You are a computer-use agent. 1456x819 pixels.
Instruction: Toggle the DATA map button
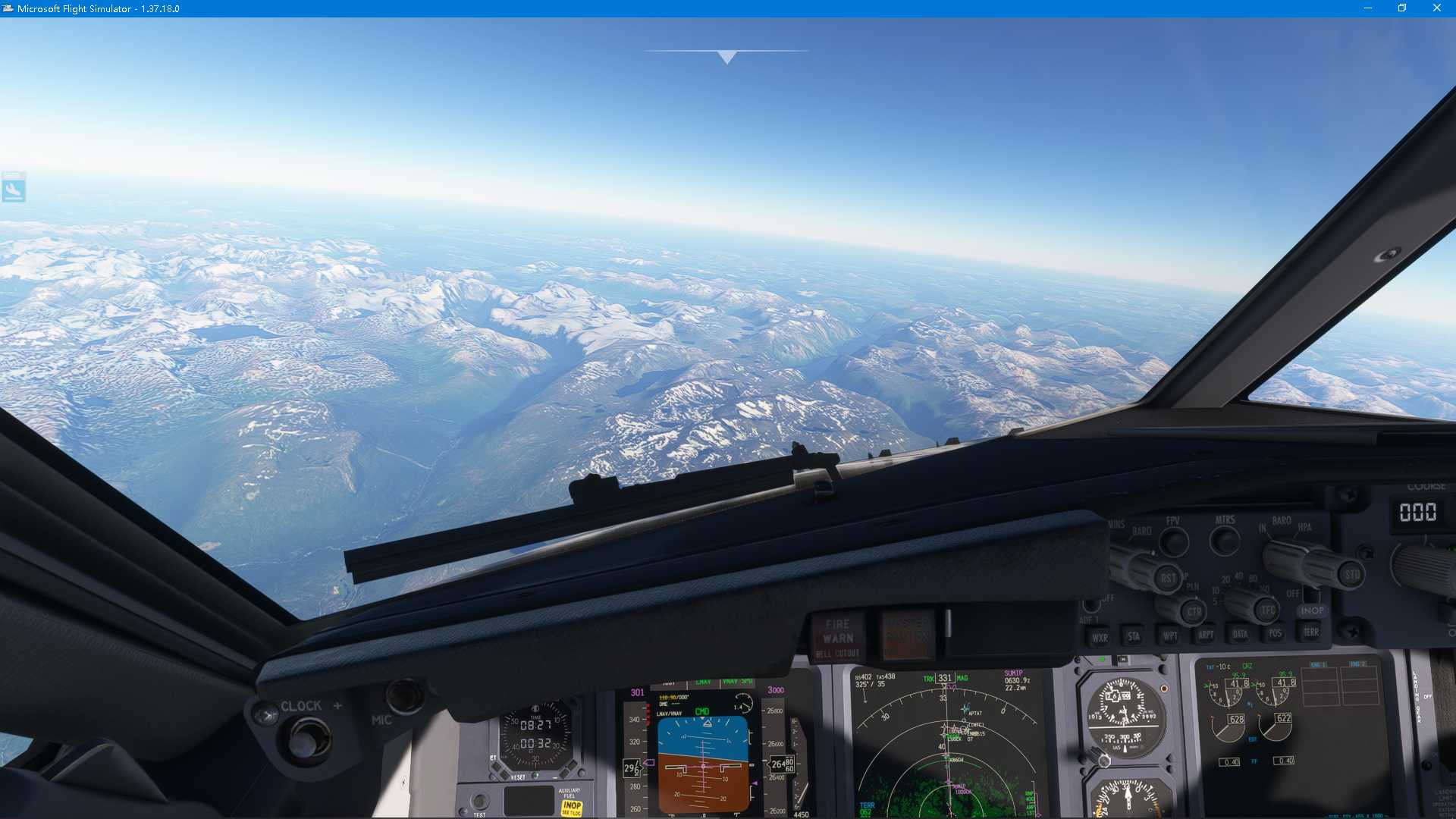[1240, 634]
